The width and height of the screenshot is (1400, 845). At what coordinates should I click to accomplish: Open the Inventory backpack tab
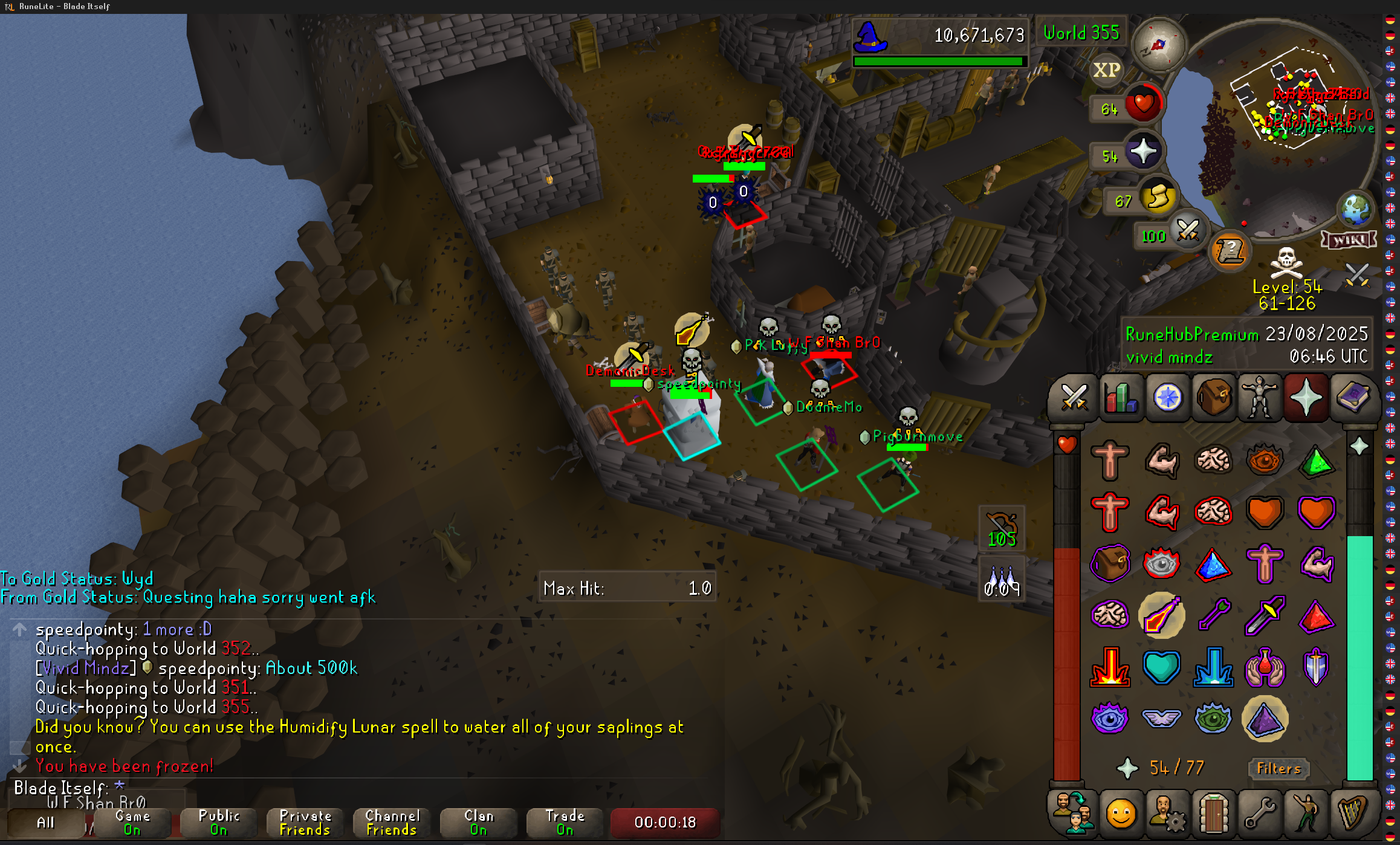(x=1213, y=398)
